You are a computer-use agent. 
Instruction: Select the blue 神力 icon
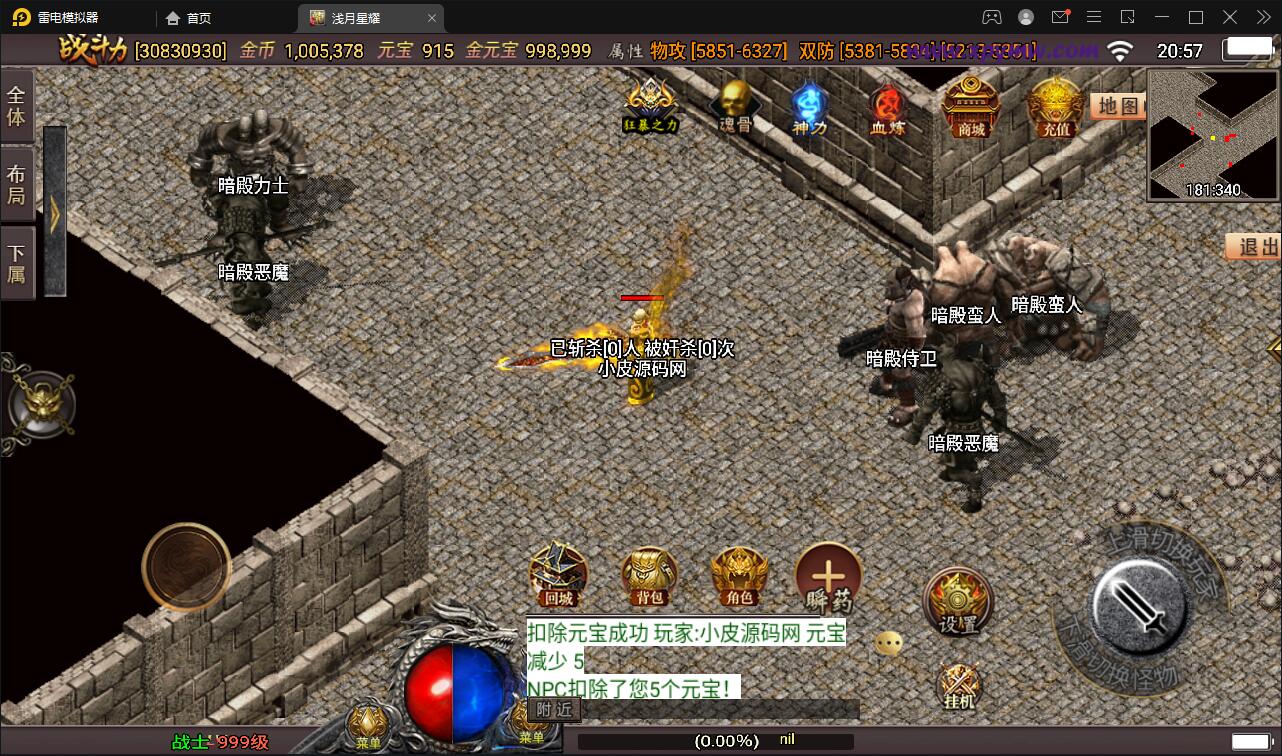coord(808,108)
